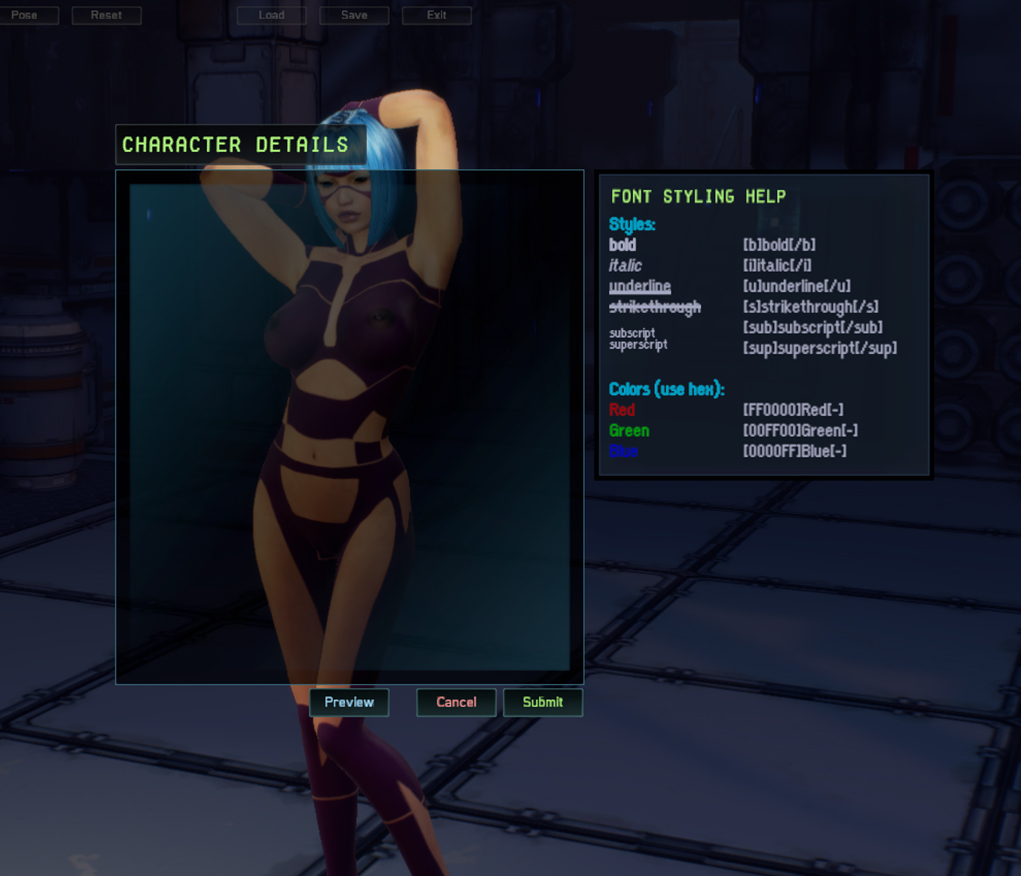1021x876 pixels.
Task: Open the Load option
Action: point(272,15)
